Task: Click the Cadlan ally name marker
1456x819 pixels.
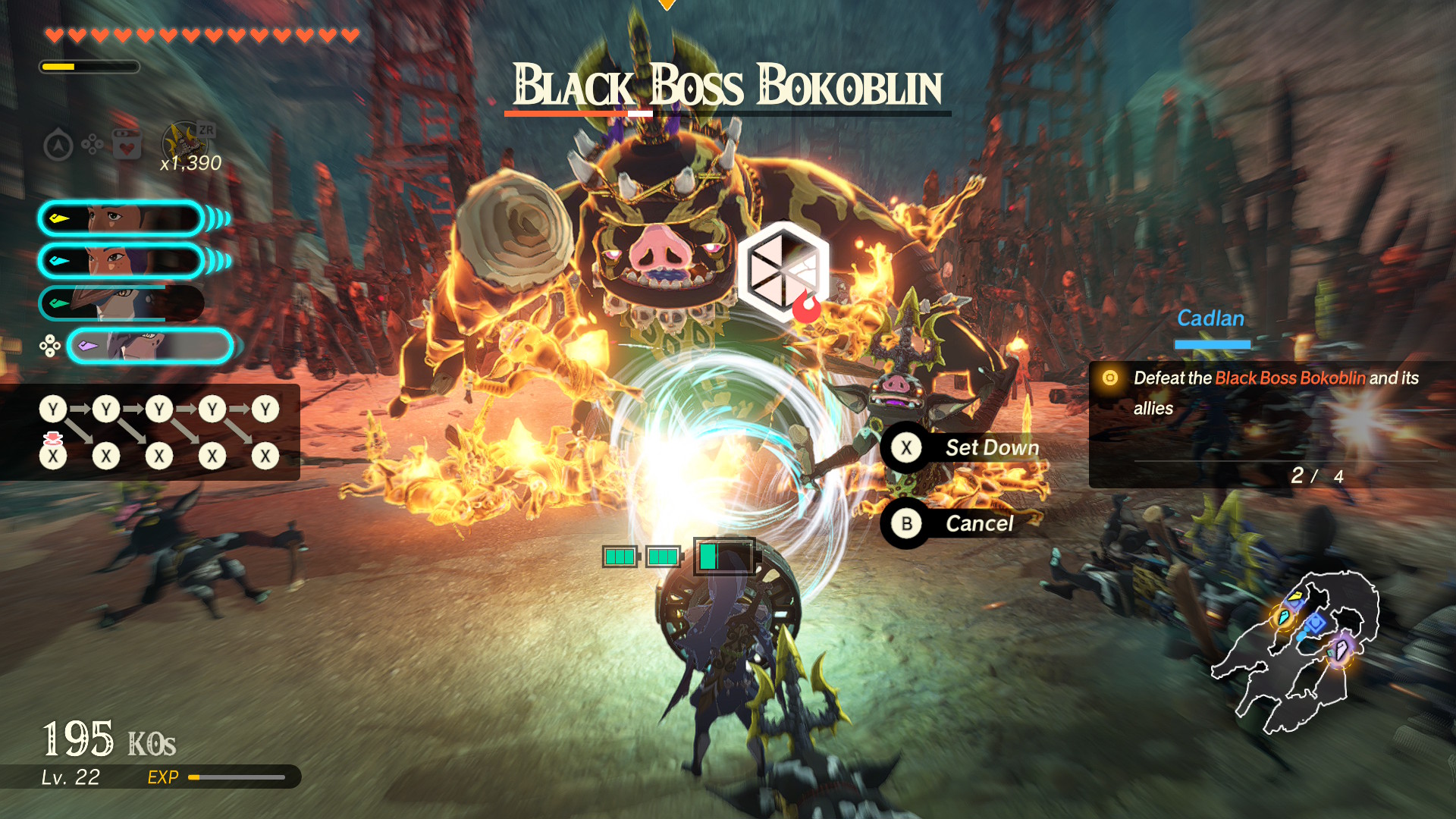Action: coord(1210,319)
